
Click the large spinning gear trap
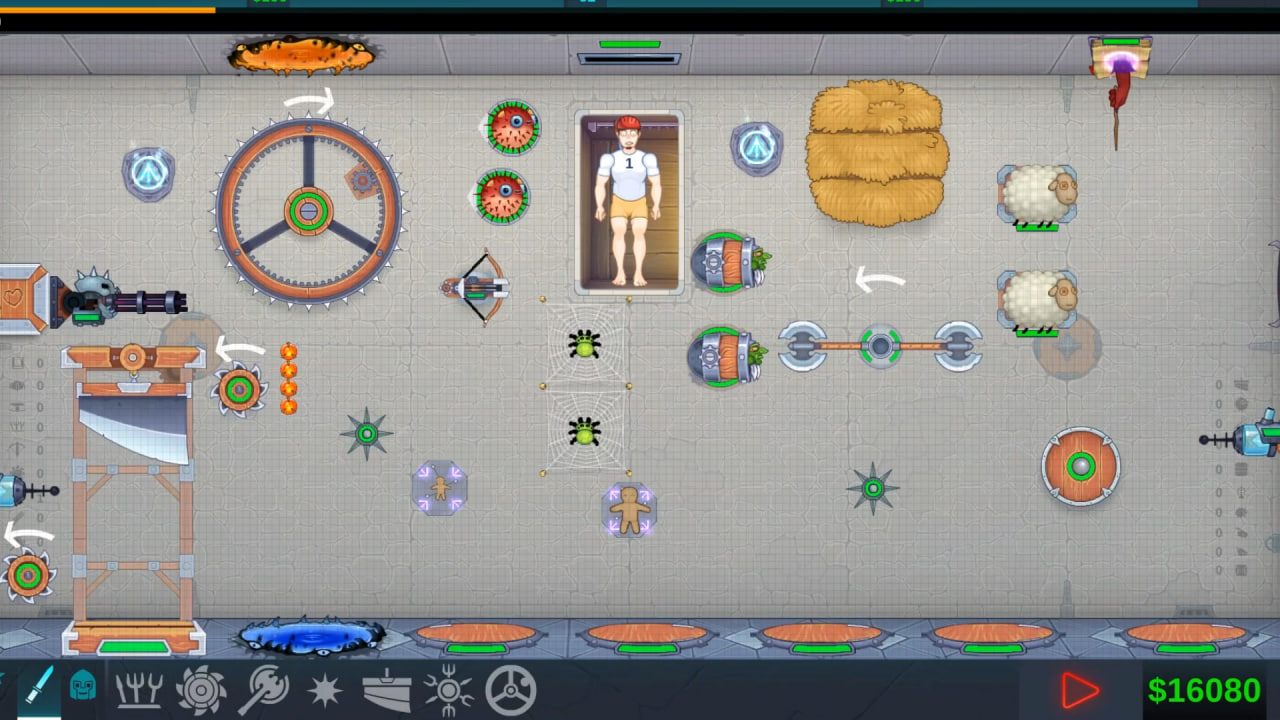point(306,213)
